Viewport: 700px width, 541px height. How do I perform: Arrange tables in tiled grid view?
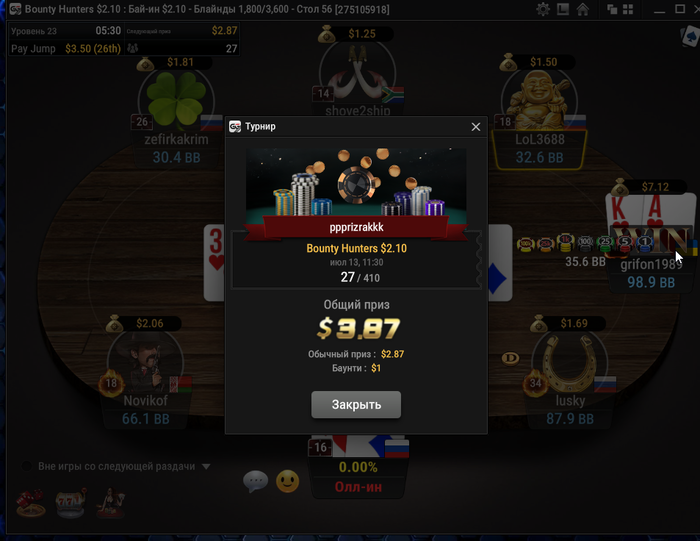coord(628,9)
